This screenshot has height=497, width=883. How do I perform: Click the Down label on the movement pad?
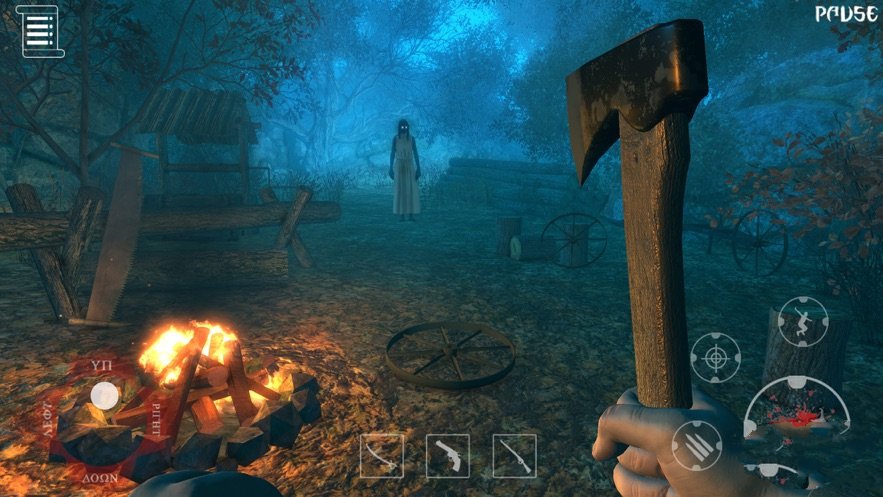(103, 478)
